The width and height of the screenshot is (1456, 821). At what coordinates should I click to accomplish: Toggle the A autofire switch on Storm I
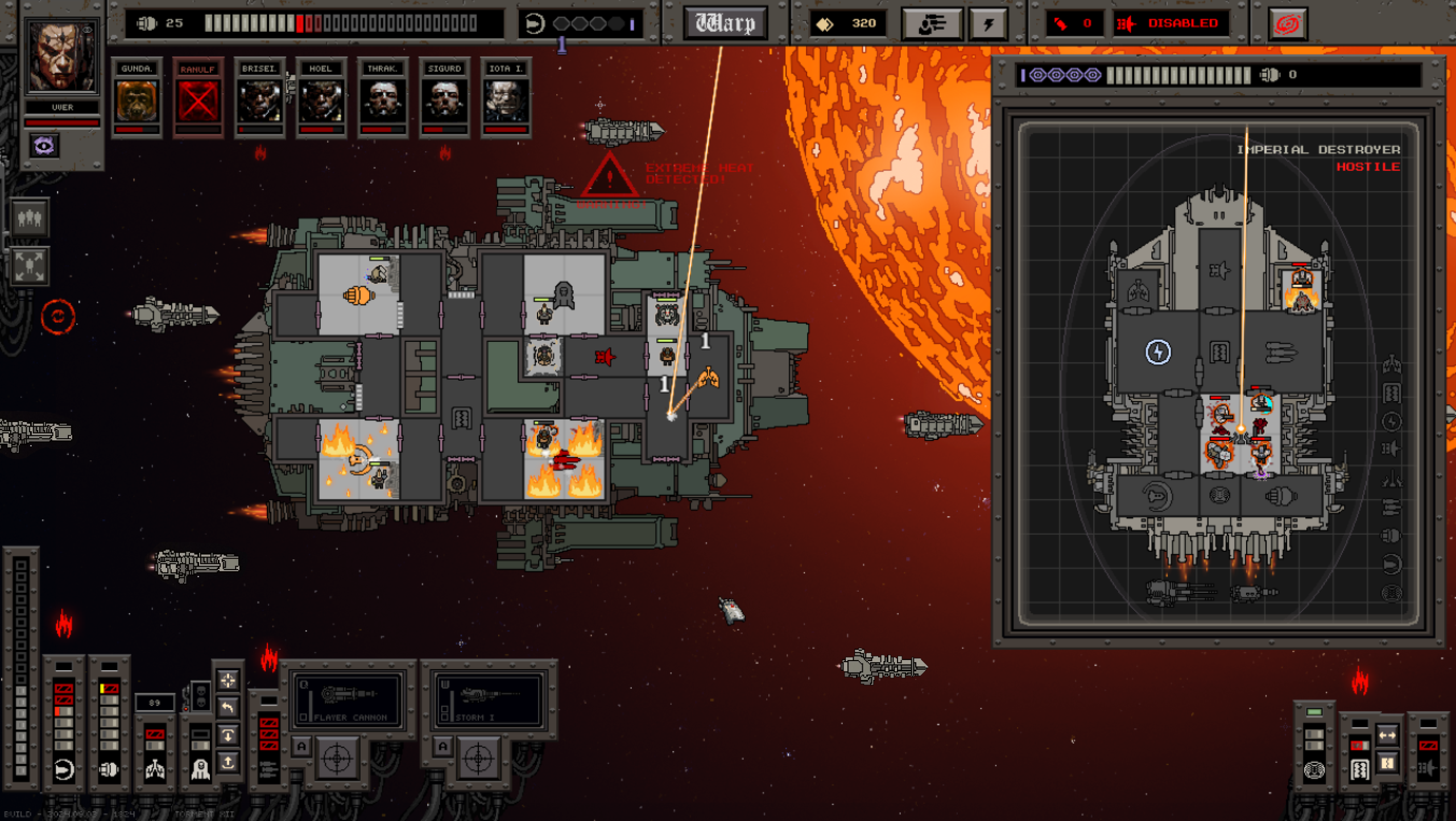point(442,747)
